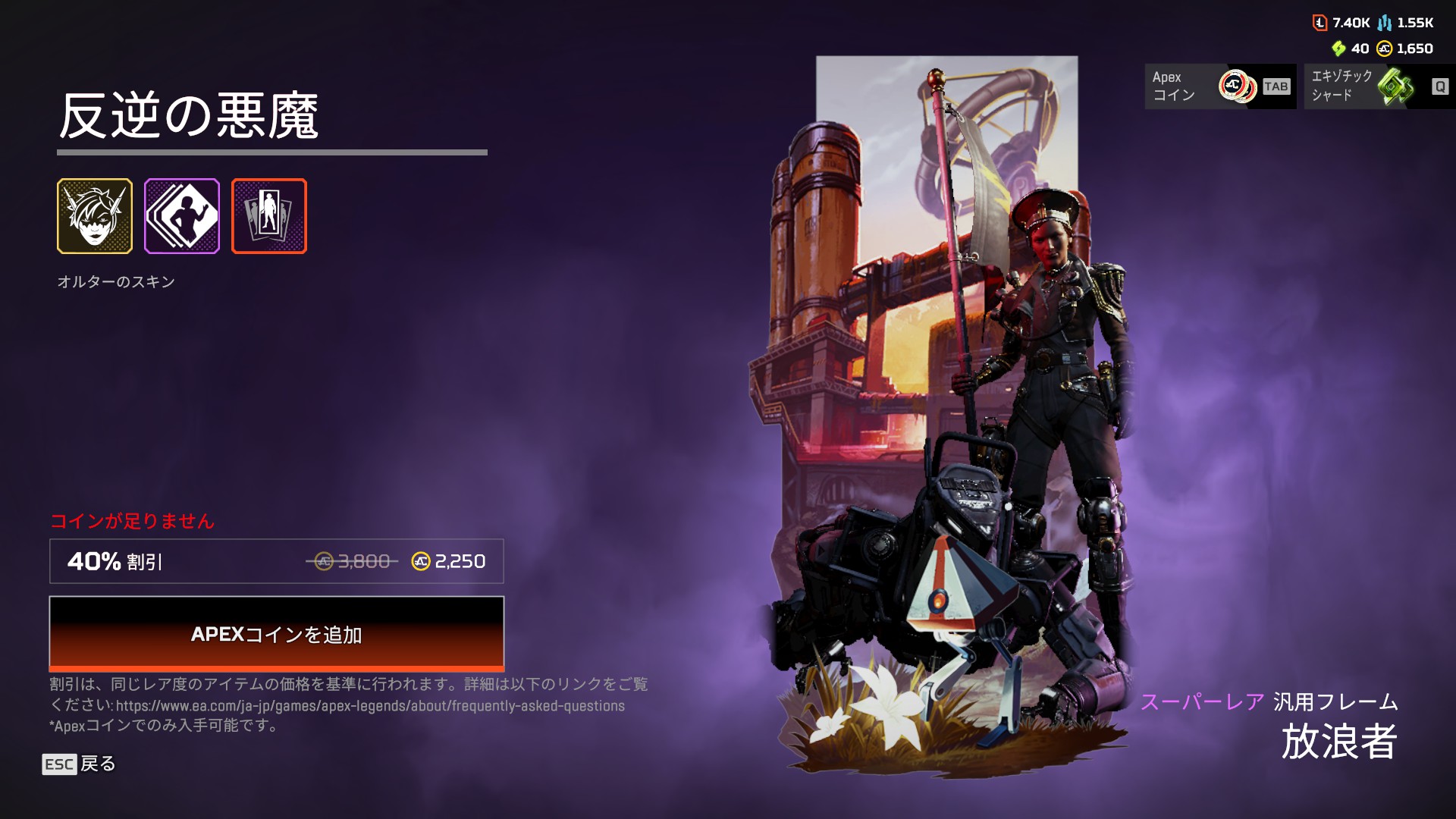Click the APEXコインを追加 button

coord(276,634)
